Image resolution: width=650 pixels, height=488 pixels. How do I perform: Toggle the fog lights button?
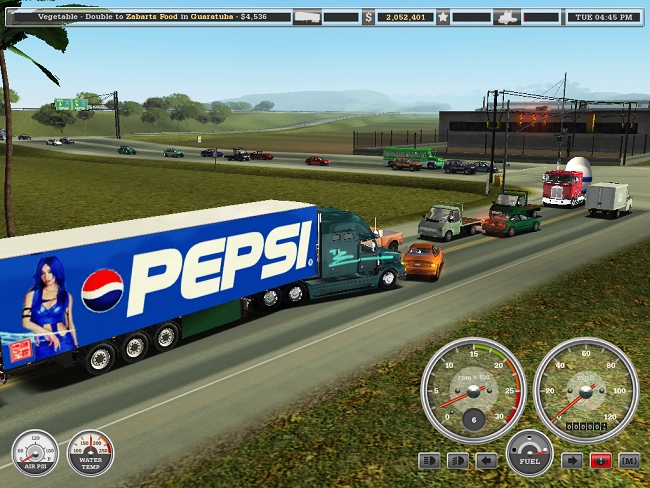pyautogui.click(x=458, y=461)
